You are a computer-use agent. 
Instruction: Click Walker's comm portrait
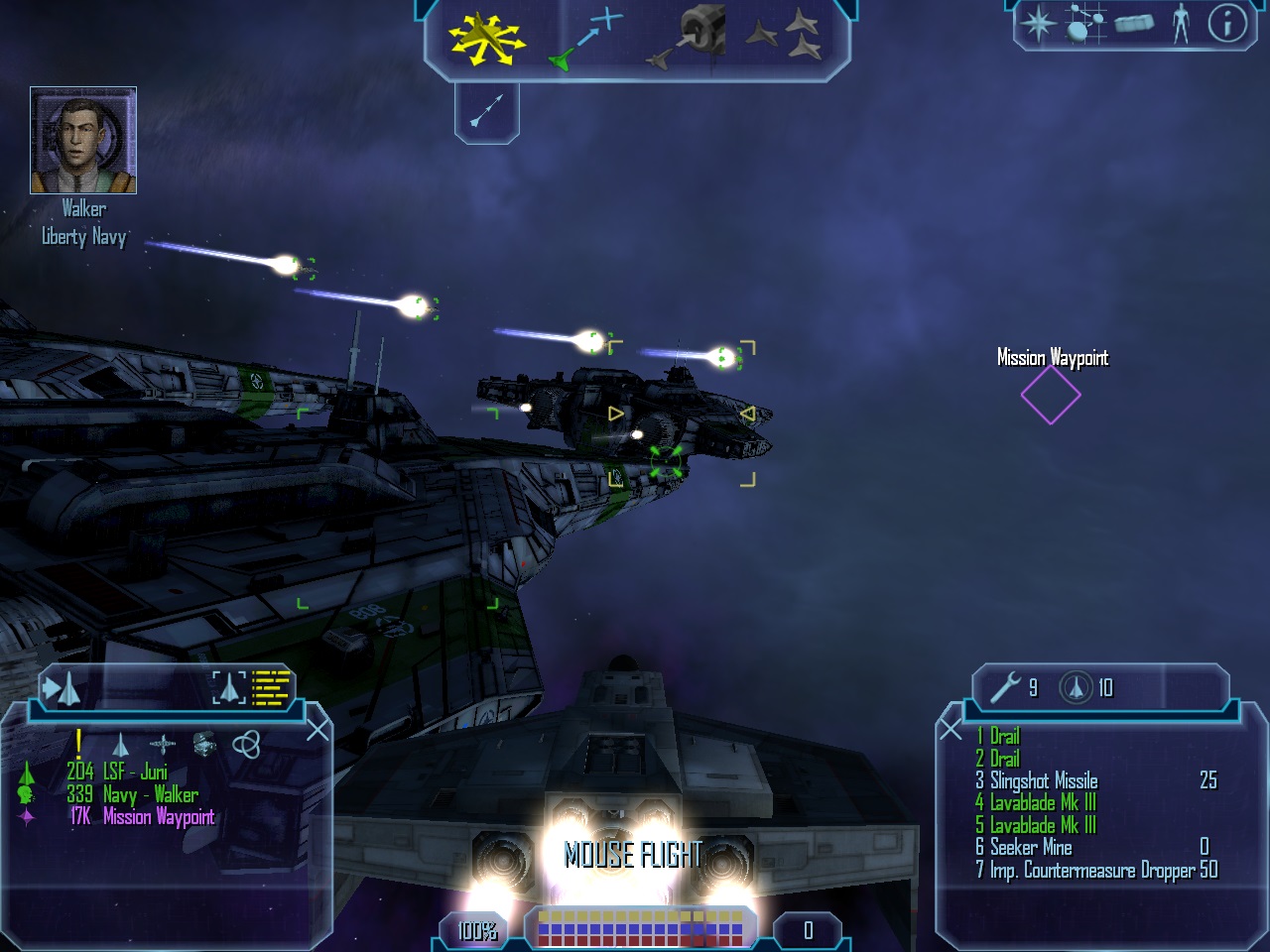pyautogui.click(x=83, y=140)
